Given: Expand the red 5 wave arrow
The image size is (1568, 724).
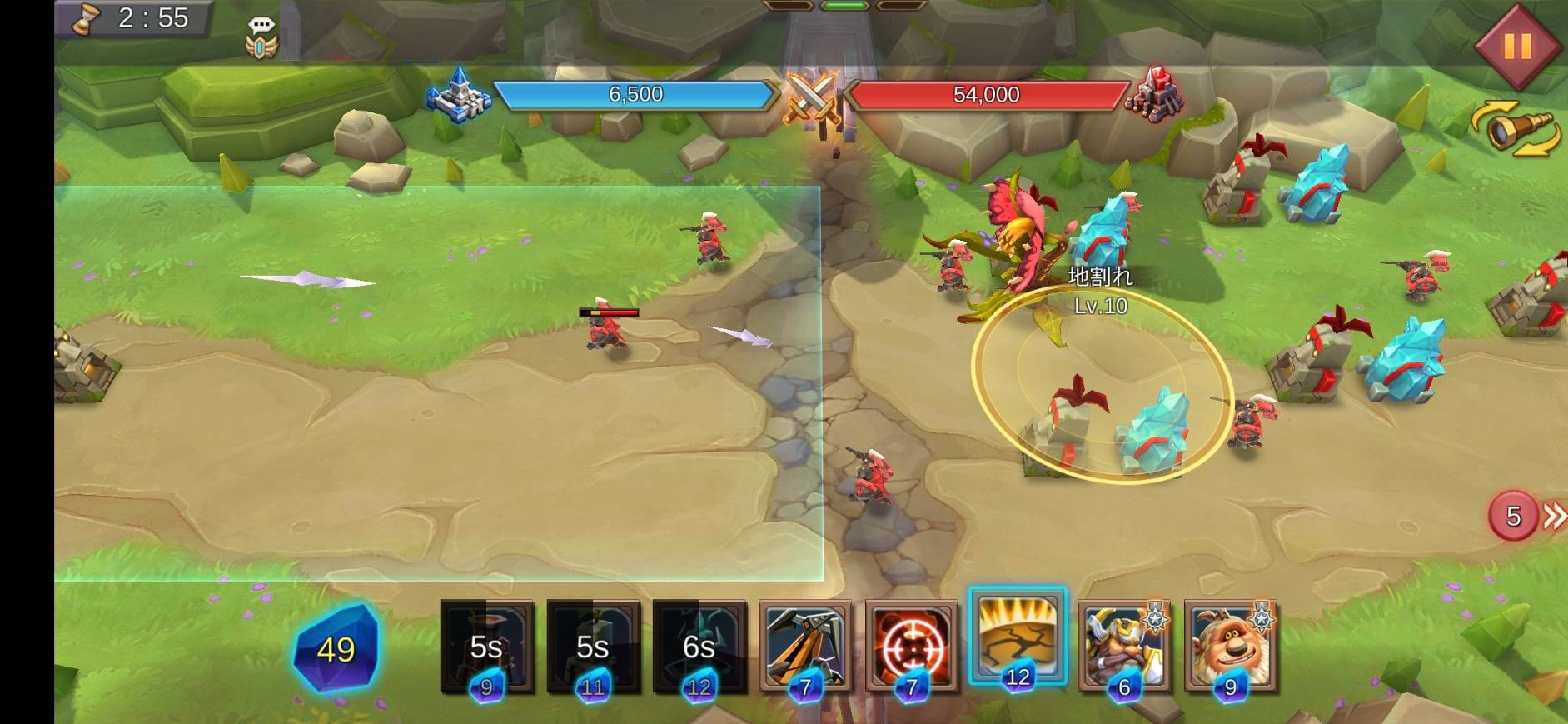Looking at the screenshot, I should [x=1527, y=517].
